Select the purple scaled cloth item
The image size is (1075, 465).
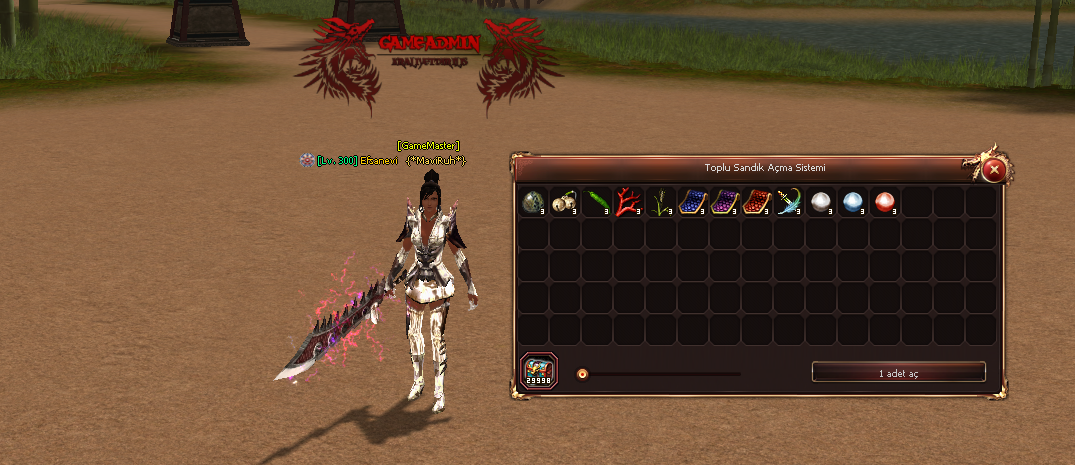coord(725,202)
